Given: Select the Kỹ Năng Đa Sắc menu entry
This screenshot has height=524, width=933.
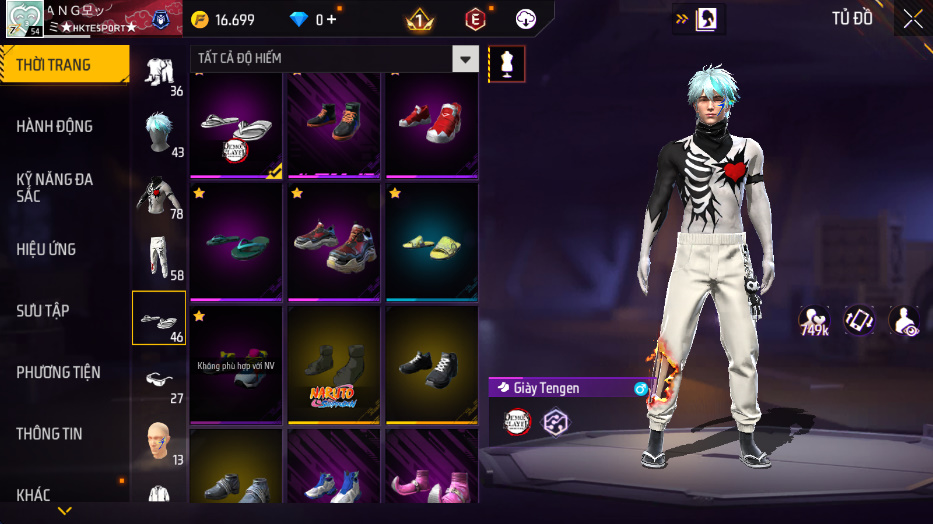Looking at the screenshot, I should click(55, 187).
